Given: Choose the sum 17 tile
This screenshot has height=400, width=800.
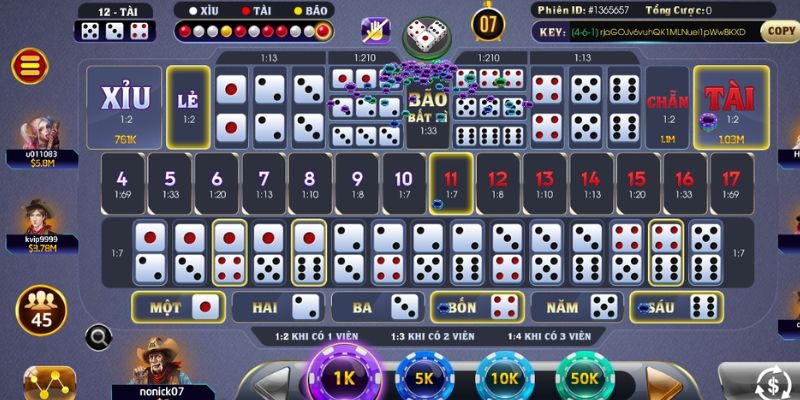Looking at the screenshot, I should tap(730, 184).
